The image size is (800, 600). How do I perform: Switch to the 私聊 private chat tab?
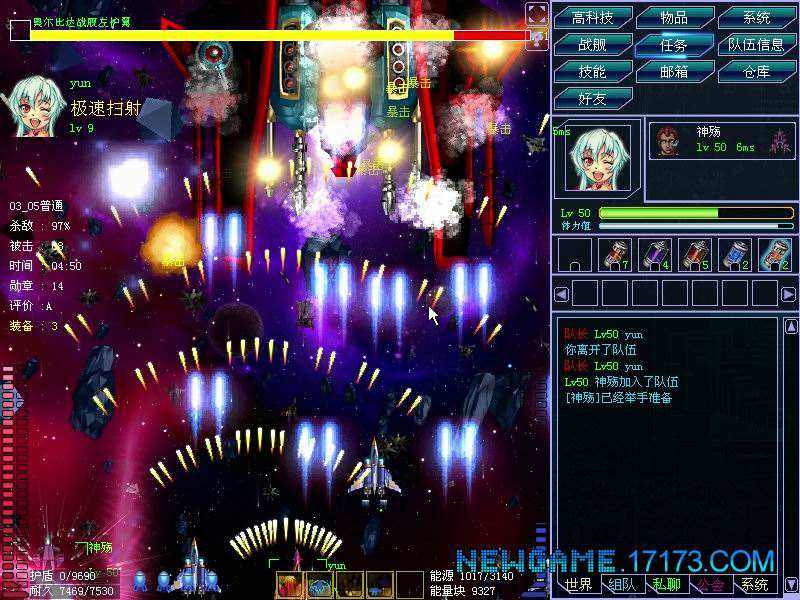point(666,585)
